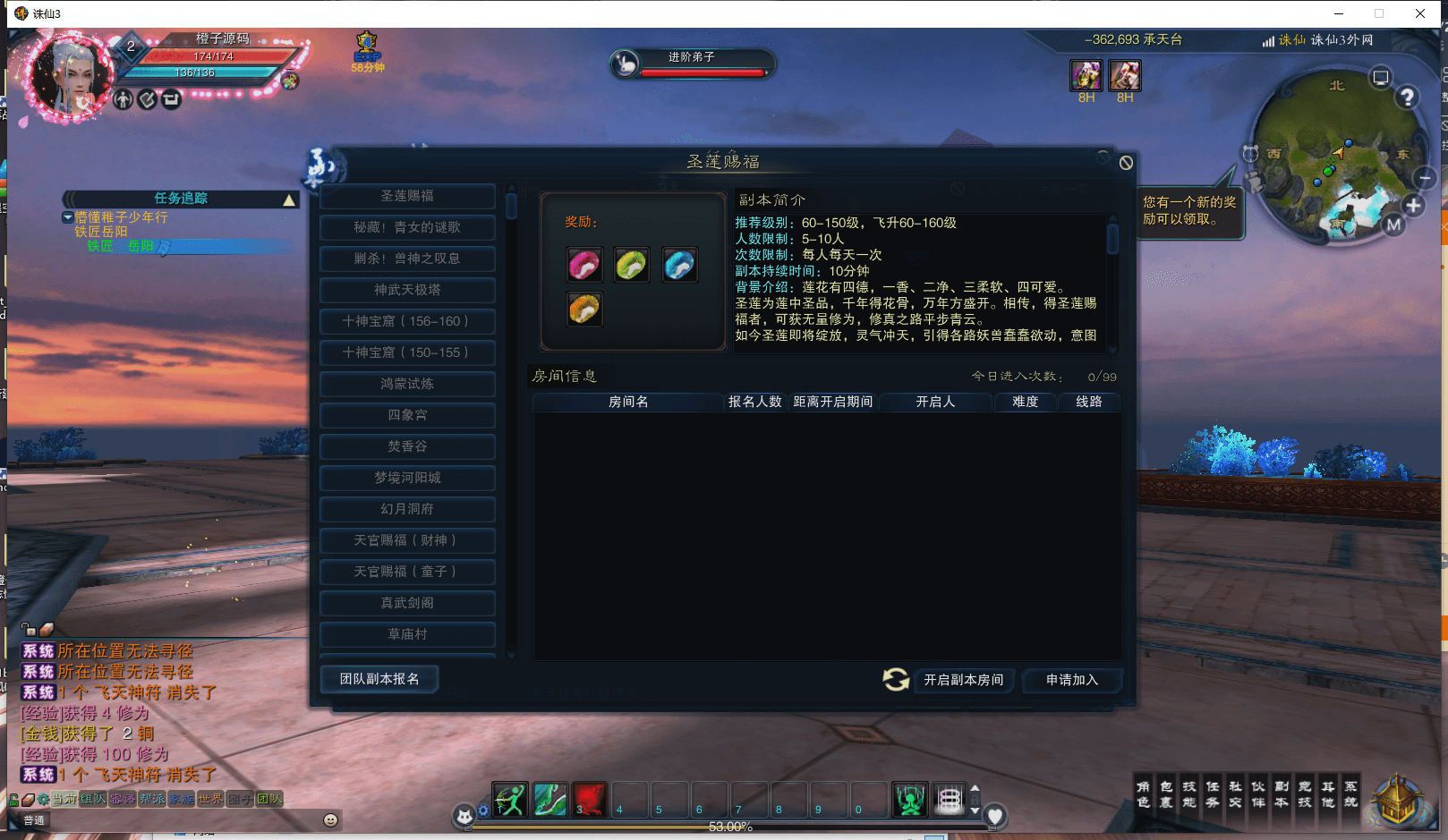Open the chat settings gear toggle
Viewport: 1448px width, 840px height.
tap(42, 798)
